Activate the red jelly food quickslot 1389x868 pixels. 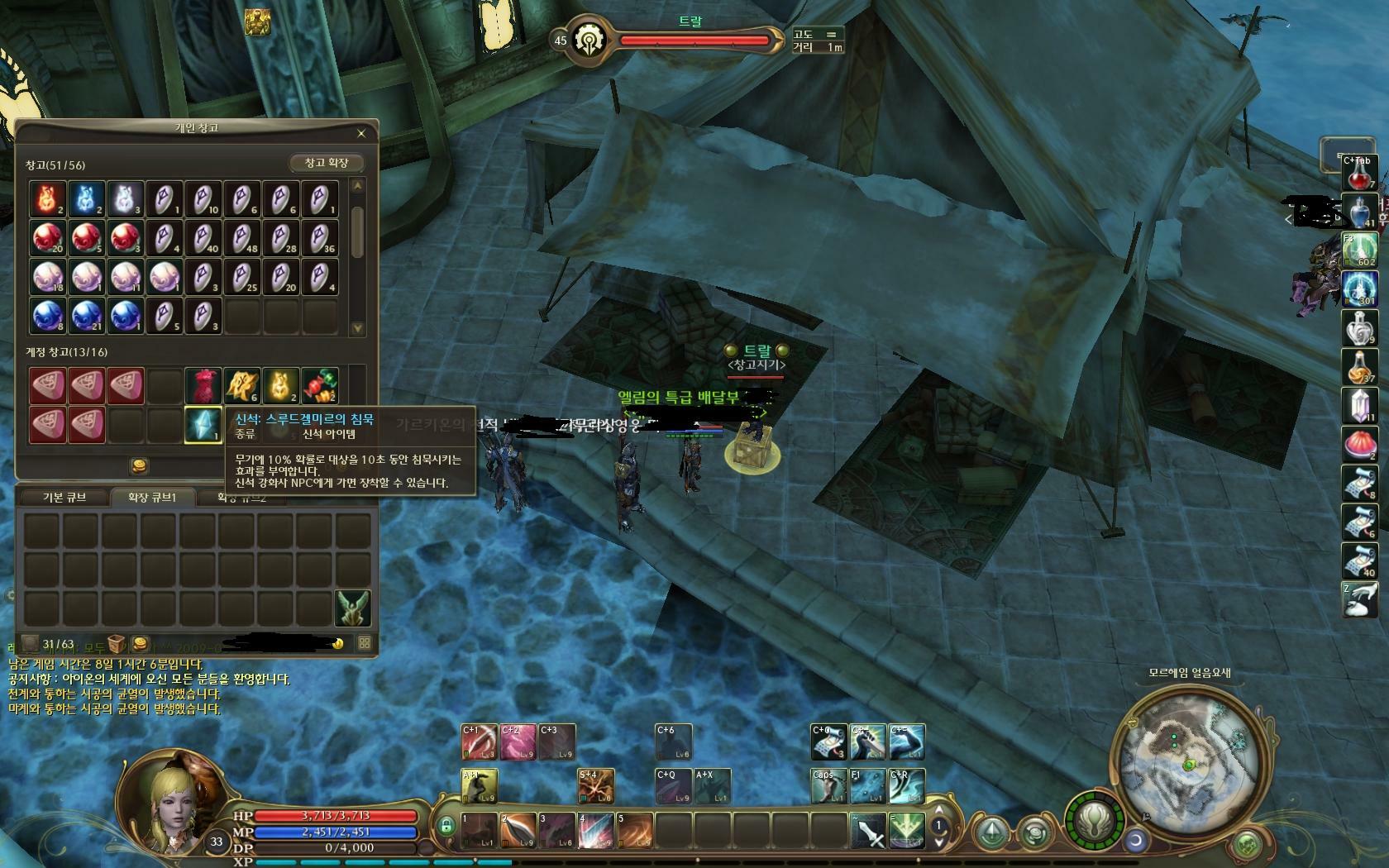(1358, 446)
